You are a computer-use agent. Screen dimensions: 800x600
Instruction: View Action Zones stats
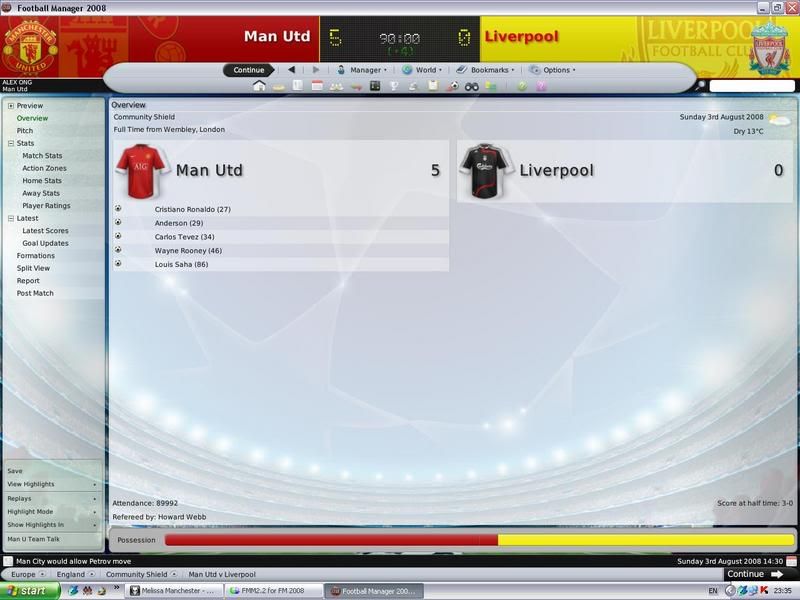[x=45, y=168]
